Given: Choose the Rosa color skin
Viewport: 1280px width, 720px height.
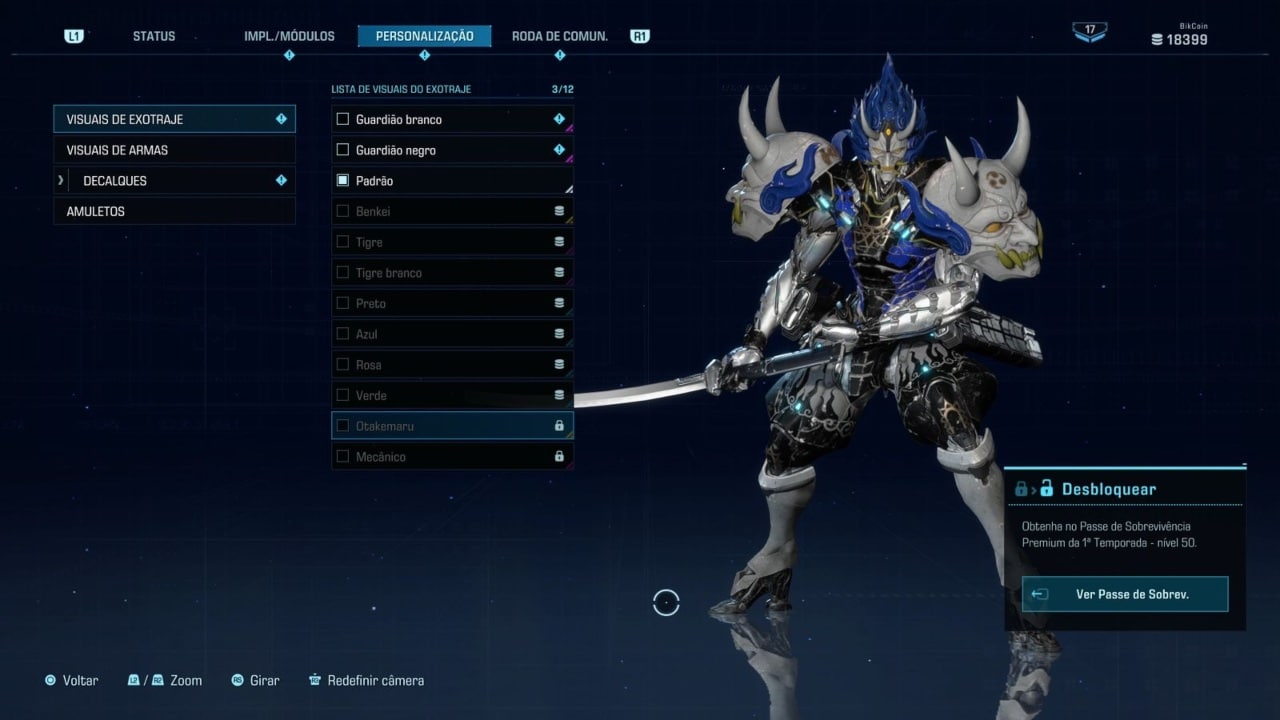Looking at the screenshot, I should click(x=452, y=365).
